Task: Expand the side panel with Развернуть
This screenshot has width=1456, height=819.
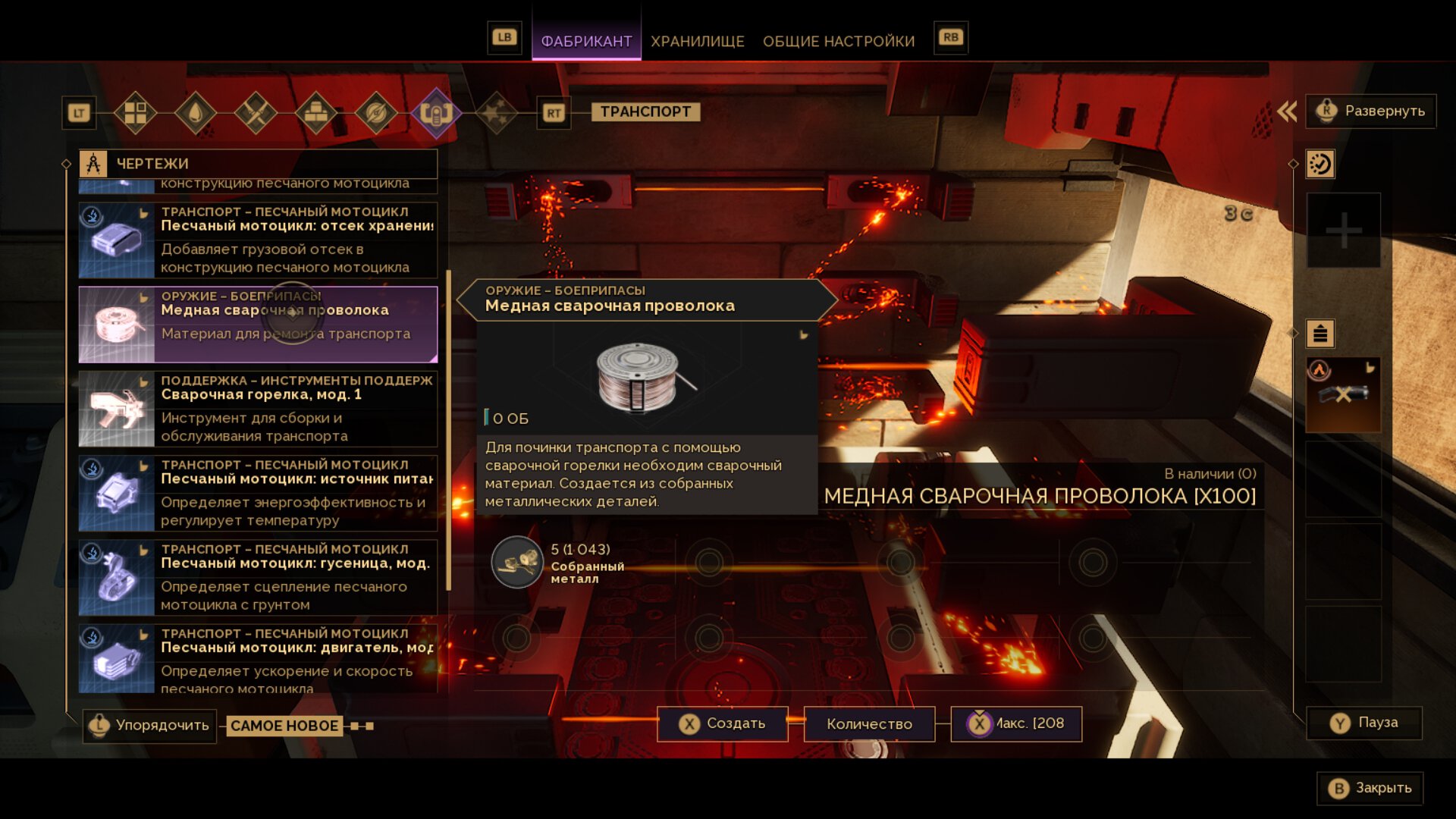Action: pos(1370,111)
